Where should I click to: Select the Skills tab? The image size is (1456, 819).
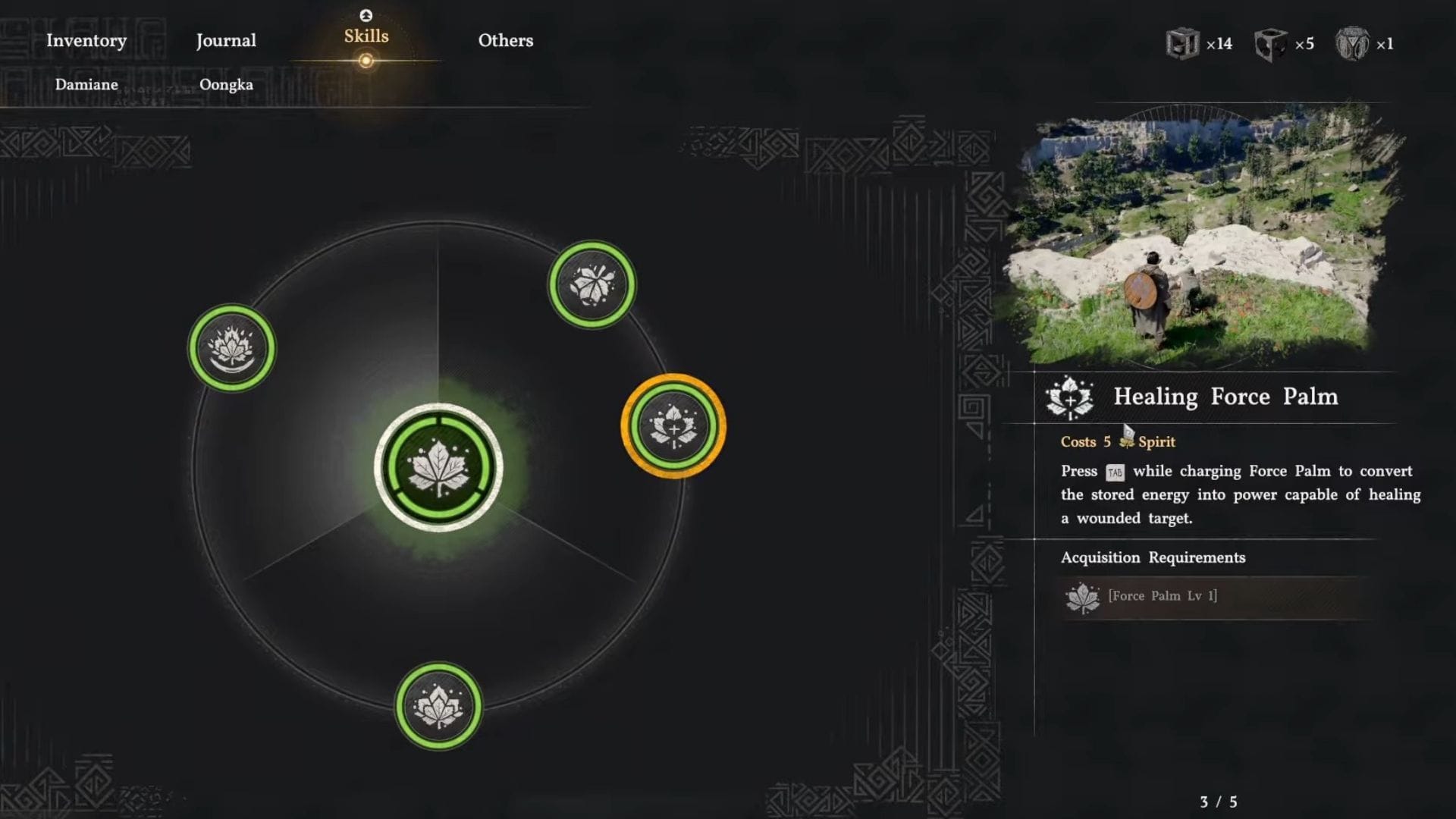pos(366,36)
